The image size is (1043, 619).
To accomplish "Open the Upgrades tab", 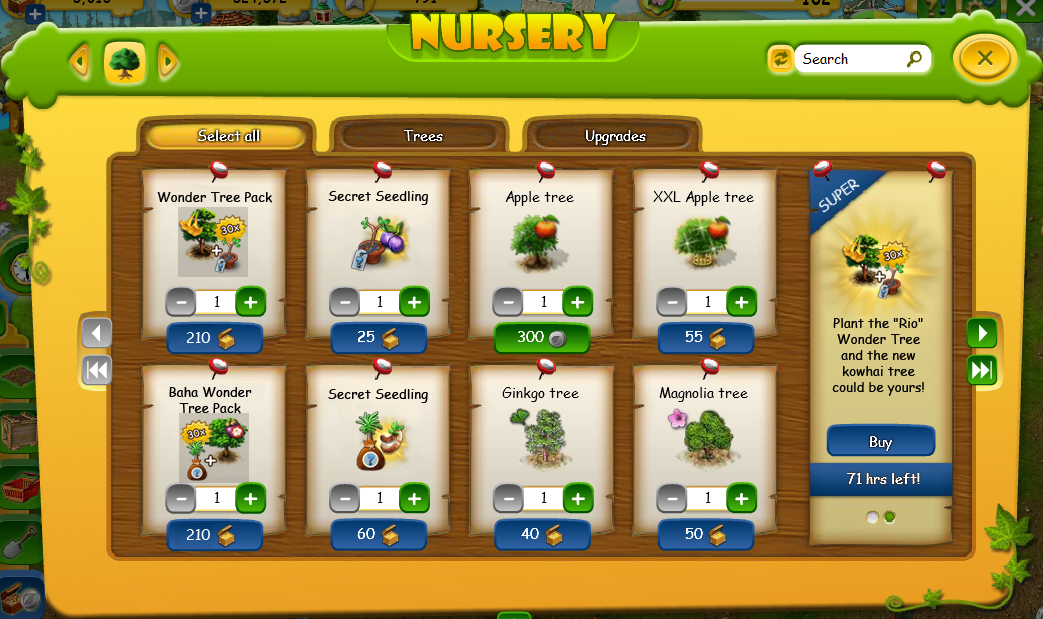I will click(615, 136).
